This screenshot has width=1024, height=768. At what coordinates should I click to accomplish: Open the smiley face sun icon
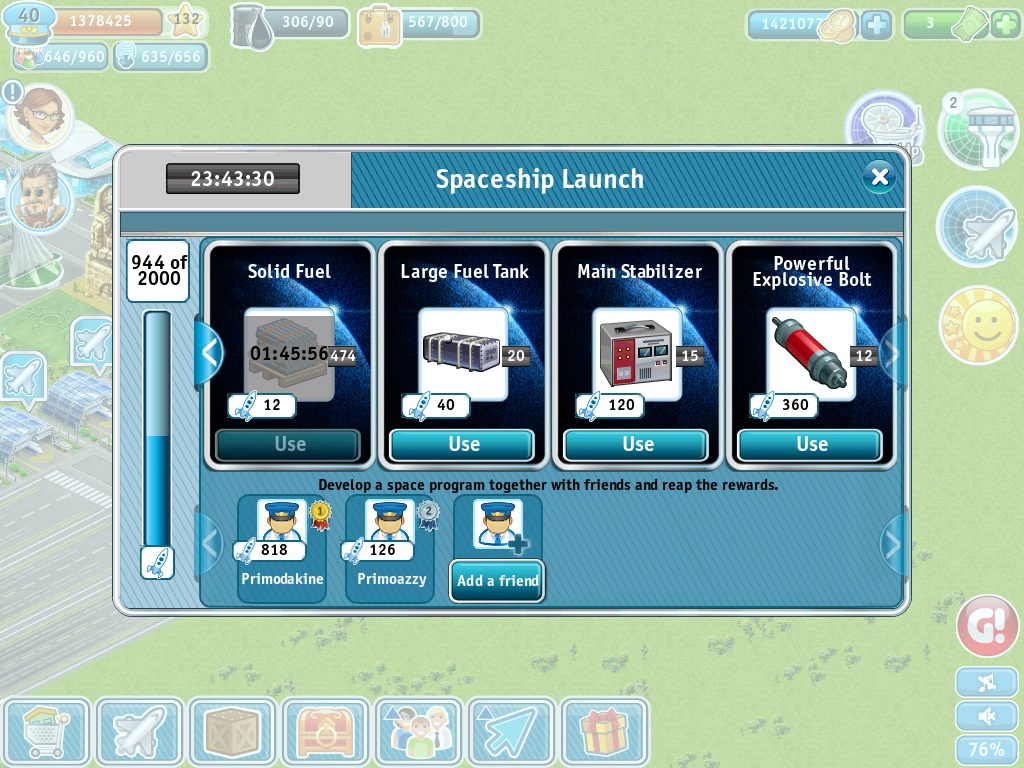(x=978, y=325)
